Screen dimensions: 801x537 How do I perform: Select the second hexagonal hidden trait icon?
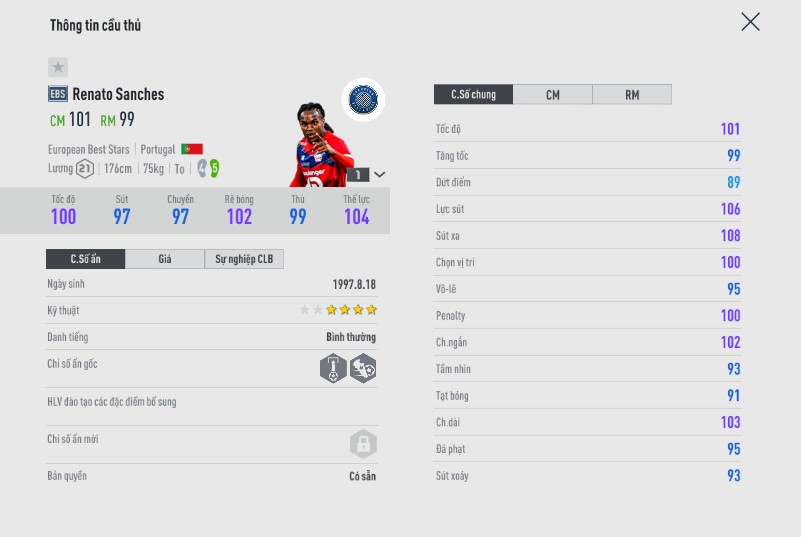[363, 368]
